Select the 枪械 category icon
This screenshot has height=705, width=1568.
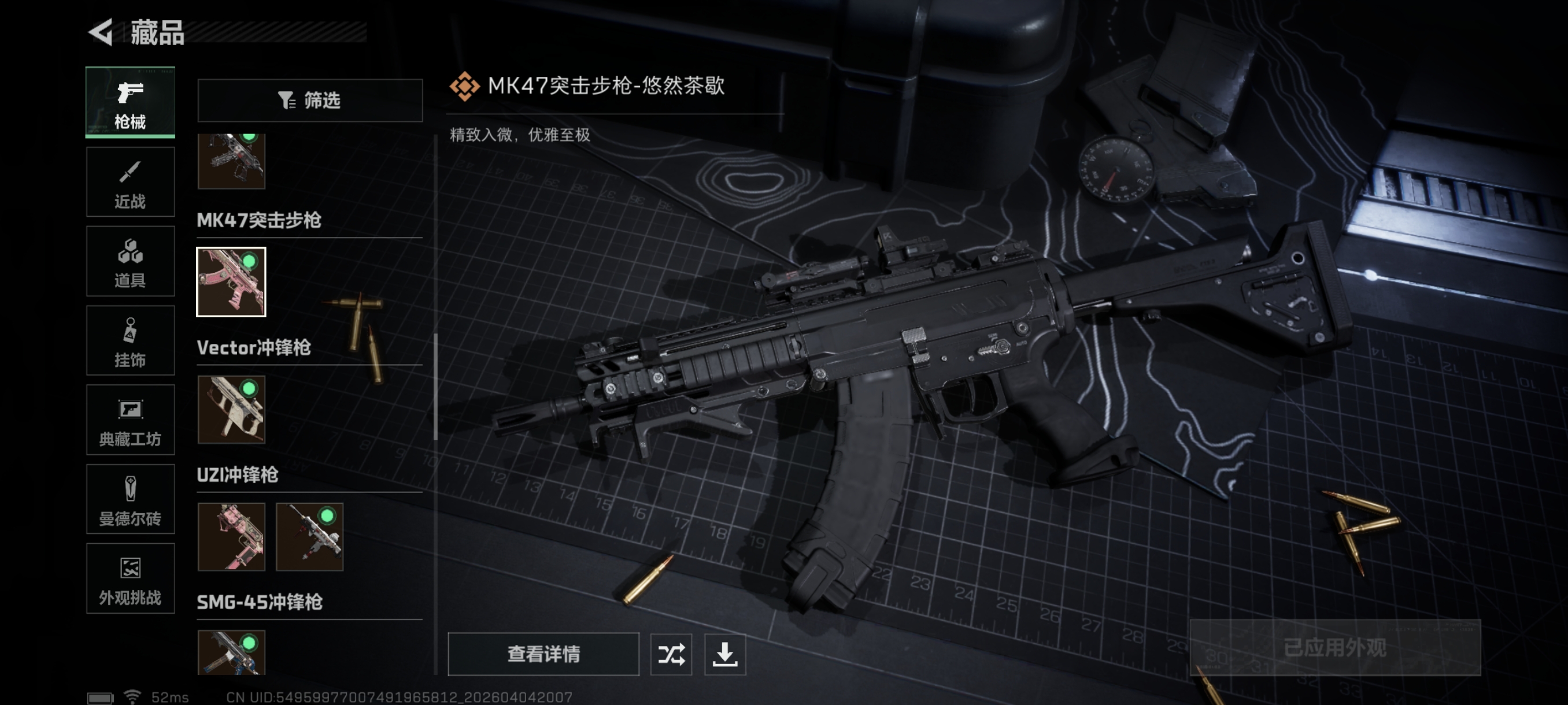pos(130,102)
